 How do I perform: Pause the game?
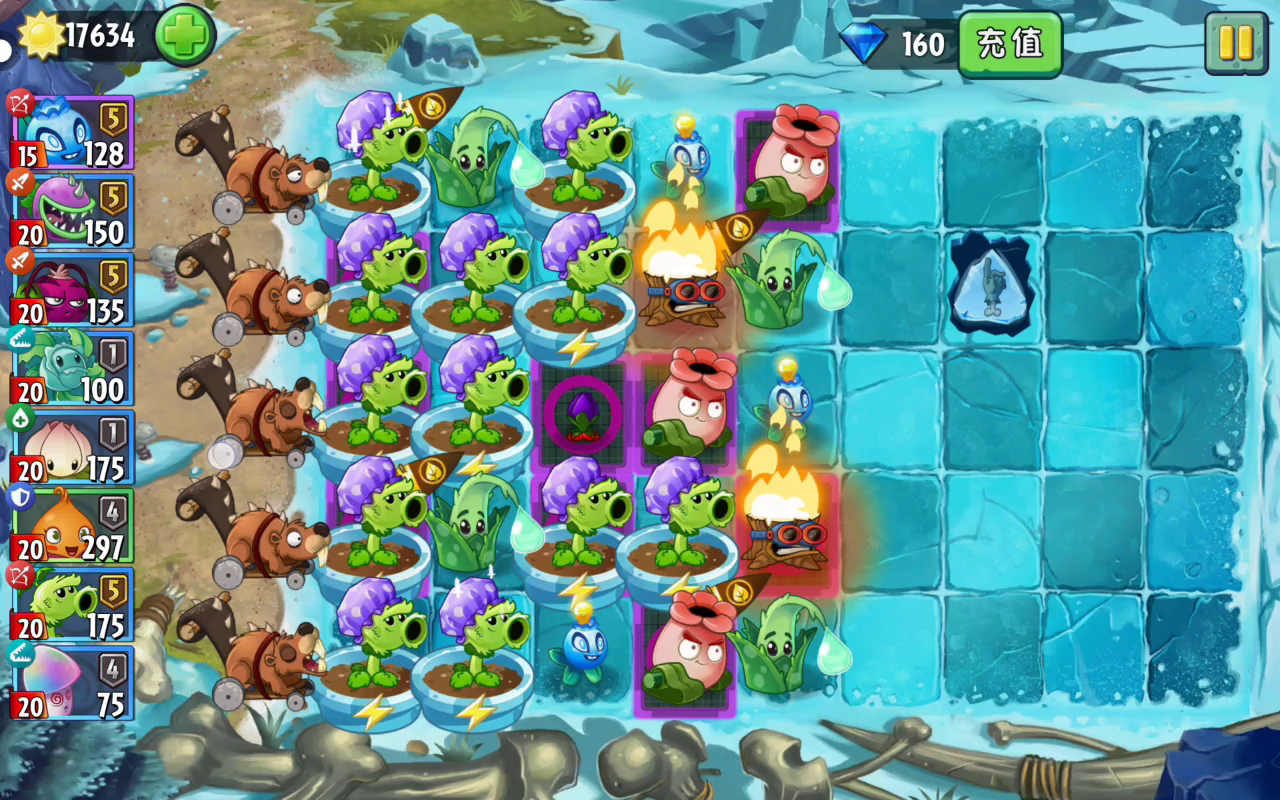(x=1236, y=43)
